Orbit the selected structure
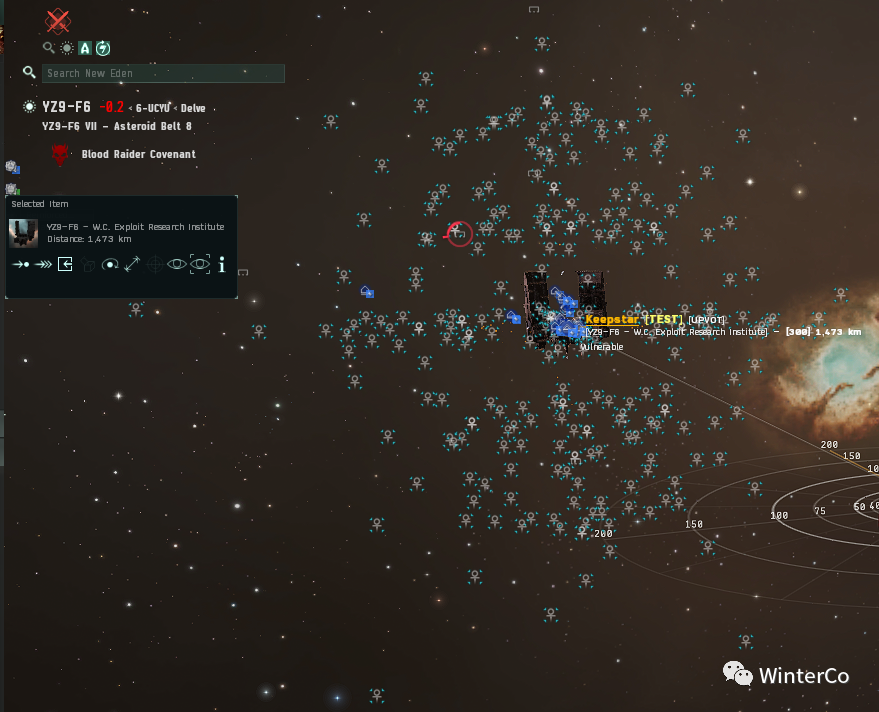This screenshot has height=712, width=879. tap(110, 264)
